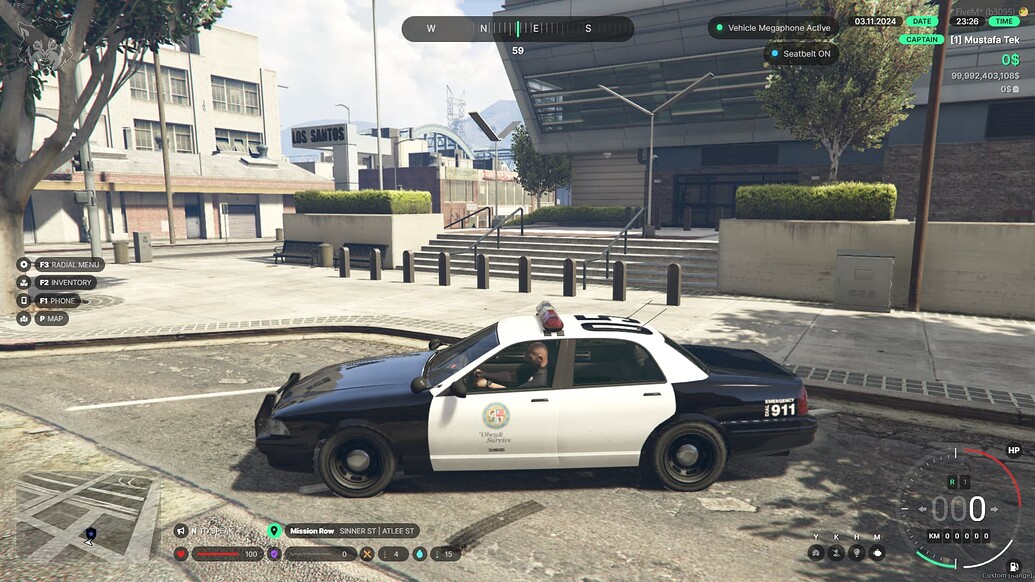Toggle the headlights bulb icon

coord(857,552)
